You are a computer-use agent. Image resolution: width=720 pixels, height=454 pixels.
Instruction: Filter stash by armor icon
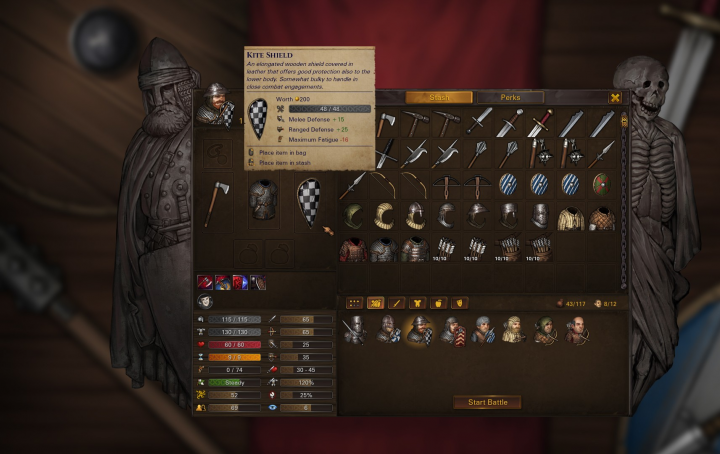[418, 302]
